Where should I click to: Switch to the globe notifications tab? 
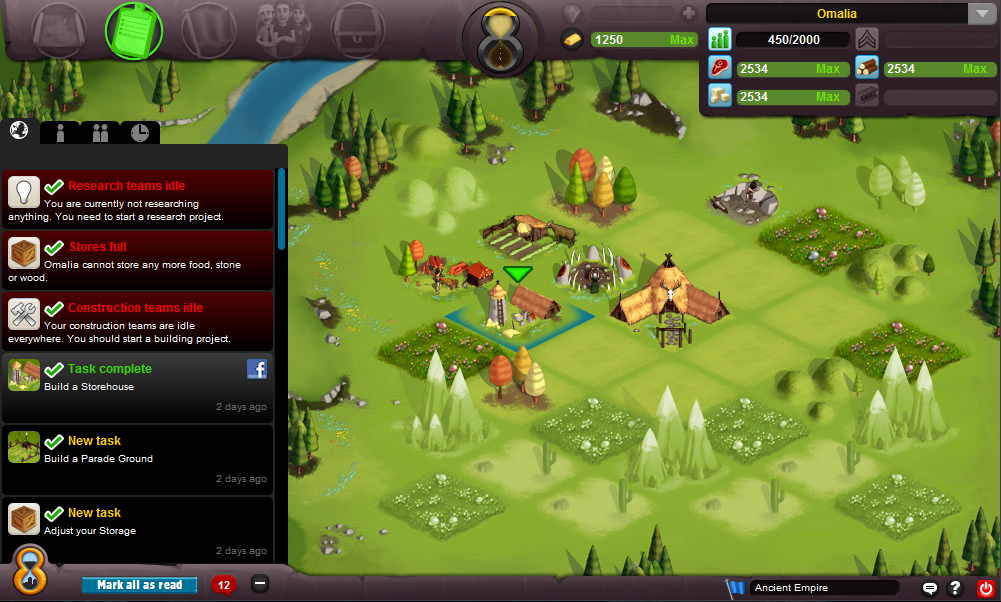pyautogui.click(x=19, y=131)
